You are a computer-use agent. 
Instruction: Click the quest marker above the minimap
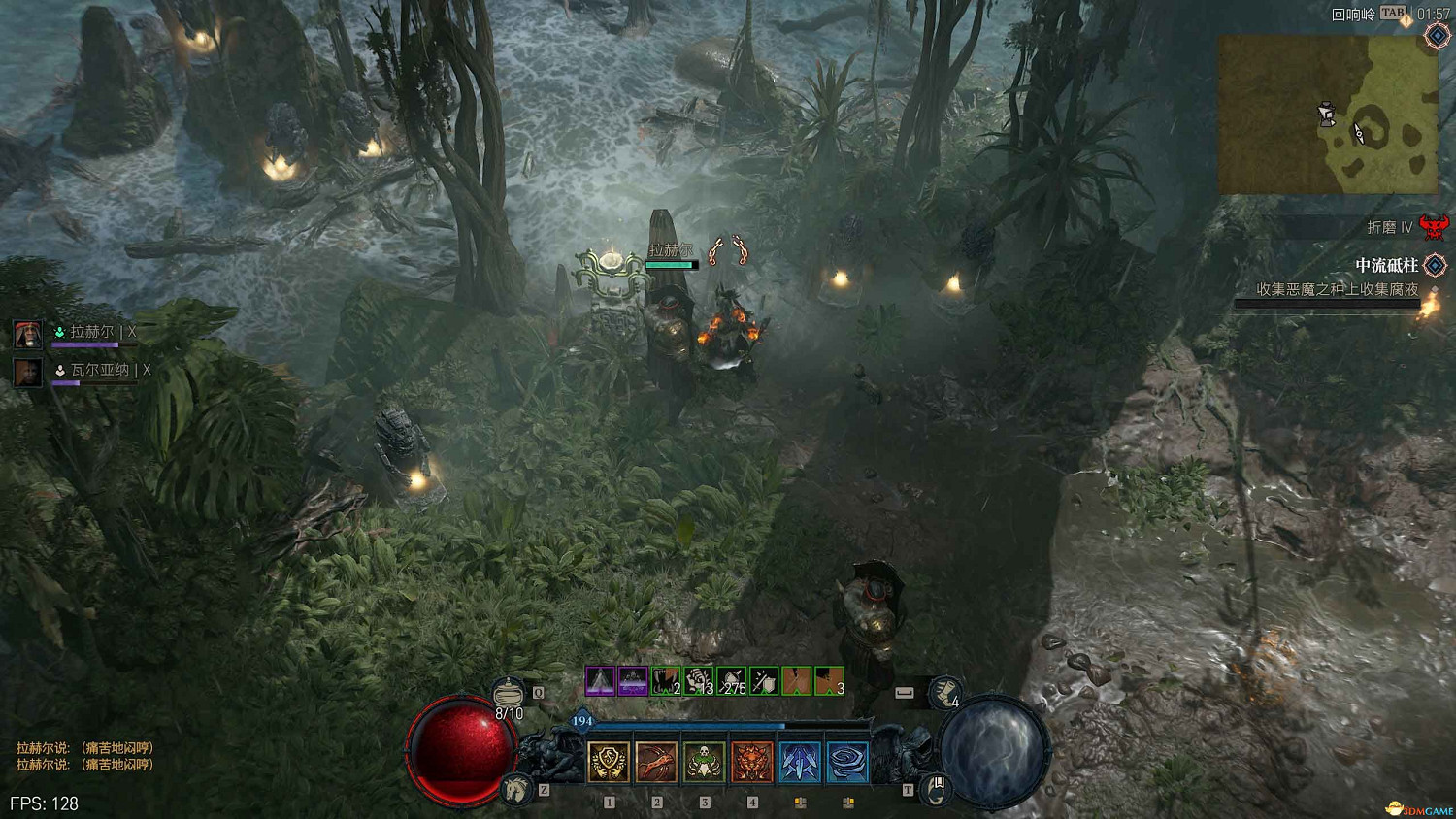coord(1437,35)
